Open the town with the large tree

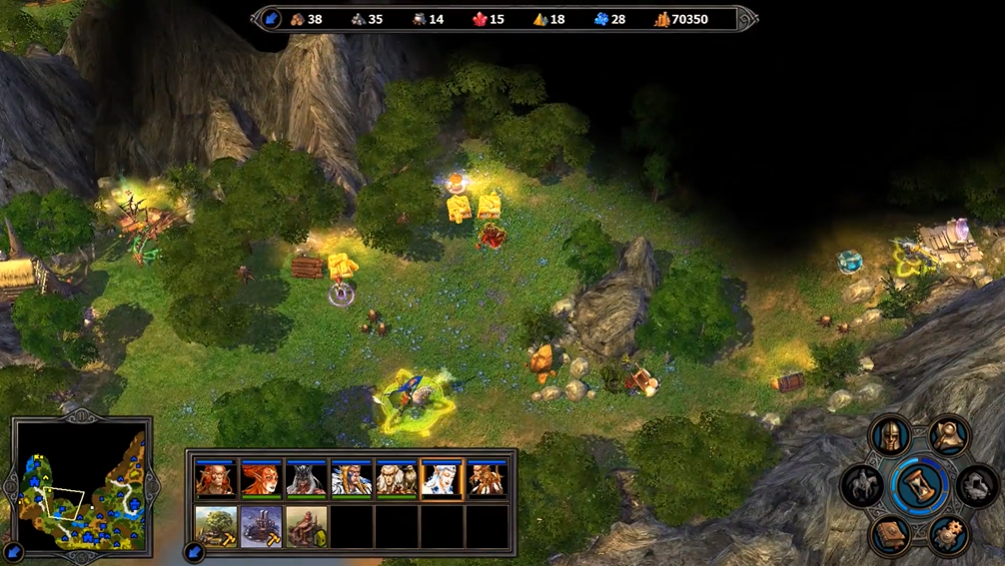click(x=216, y=527)
